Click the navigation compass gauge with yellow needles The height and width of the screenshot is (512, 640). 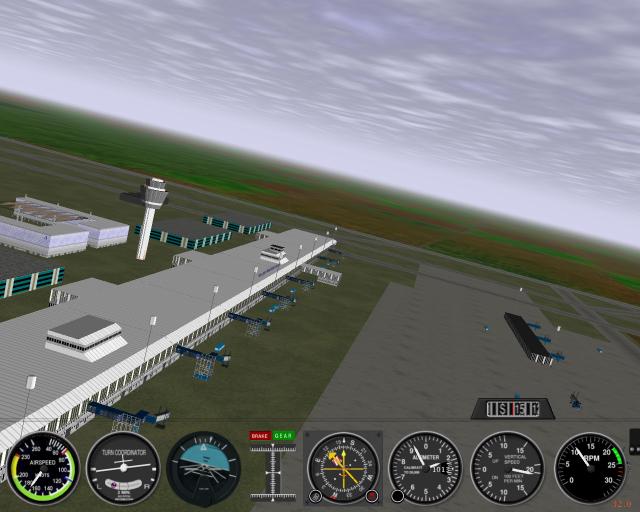click(343, 468)
